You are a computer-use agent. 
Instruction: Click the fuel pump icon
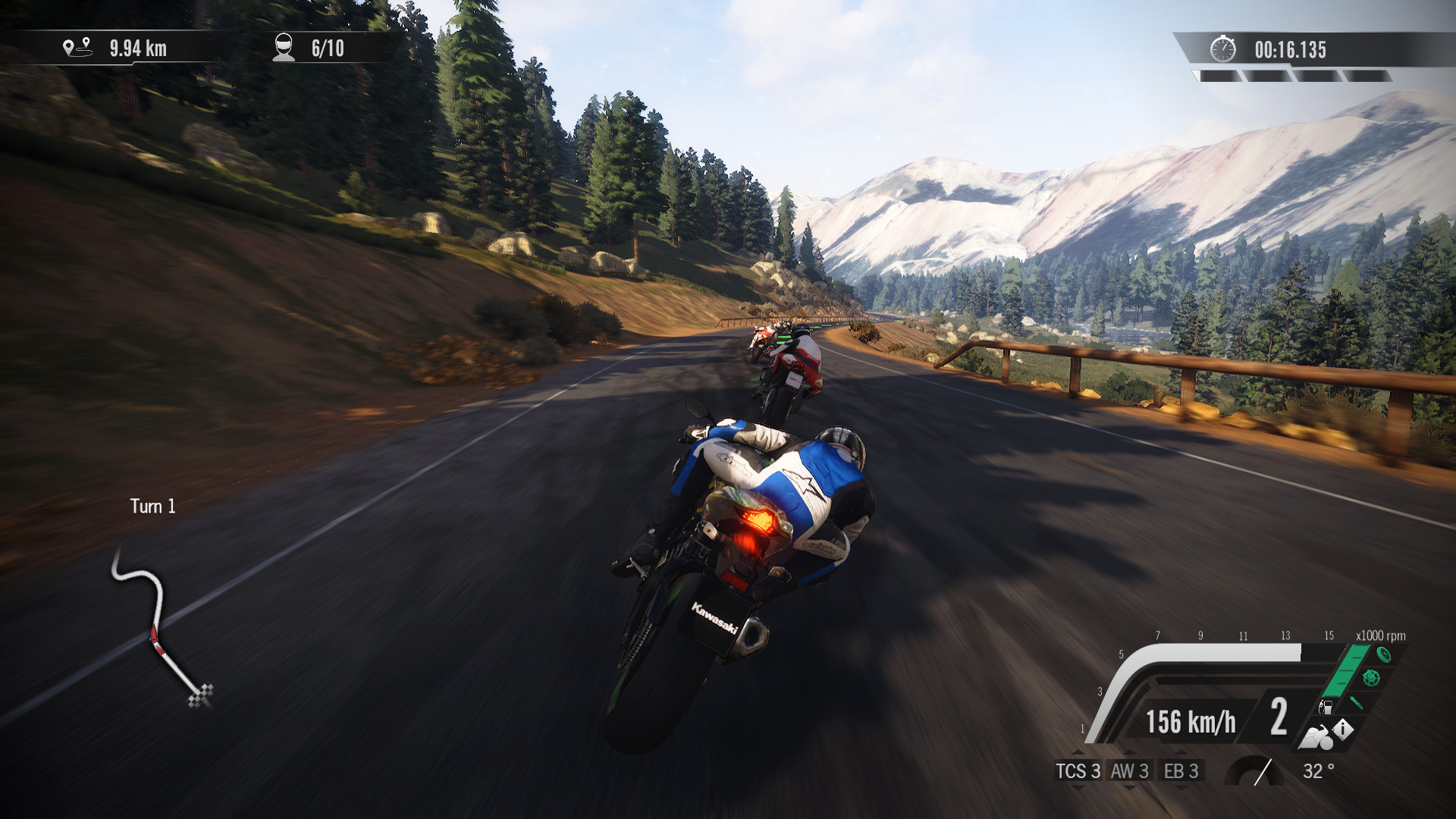pos(1326,708)
